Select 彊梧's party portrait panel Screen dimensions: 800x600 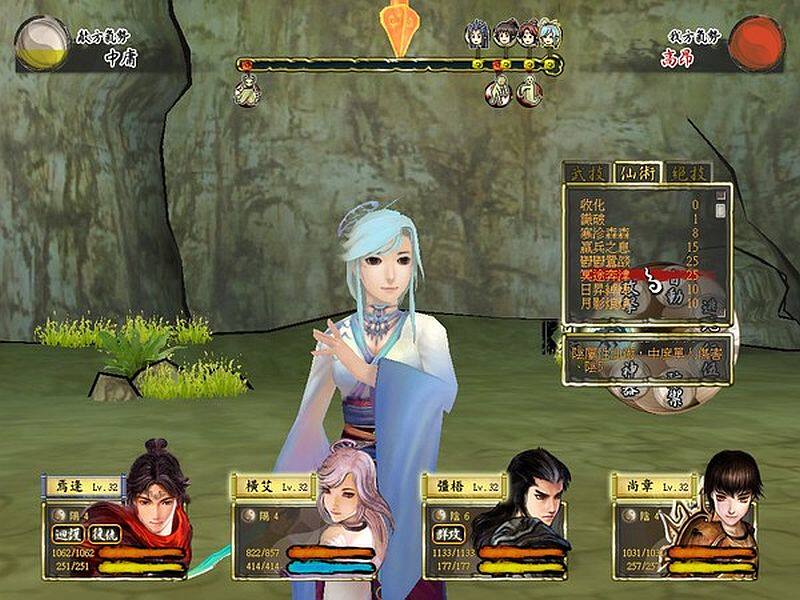(x=495, y=525)
